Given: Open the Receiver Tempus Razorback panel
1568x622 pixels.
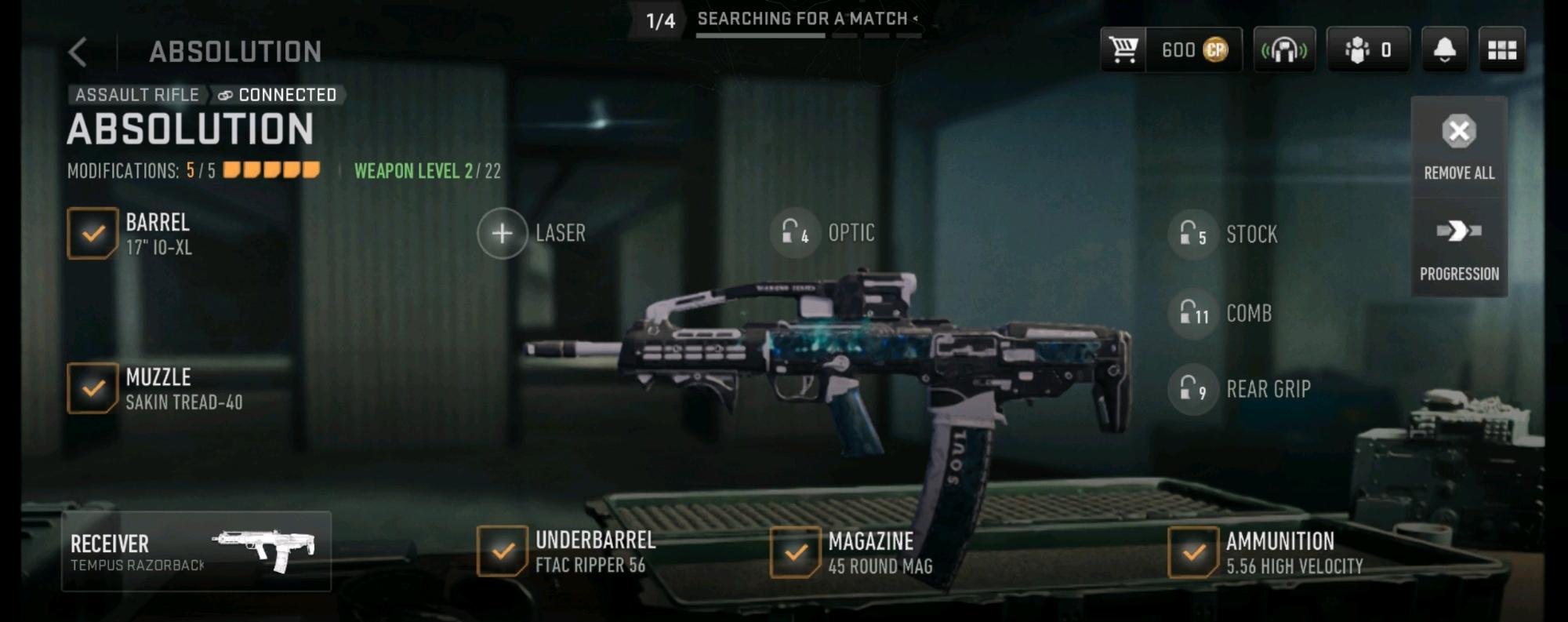Looking at the screenshot, I should pos(196,551).
